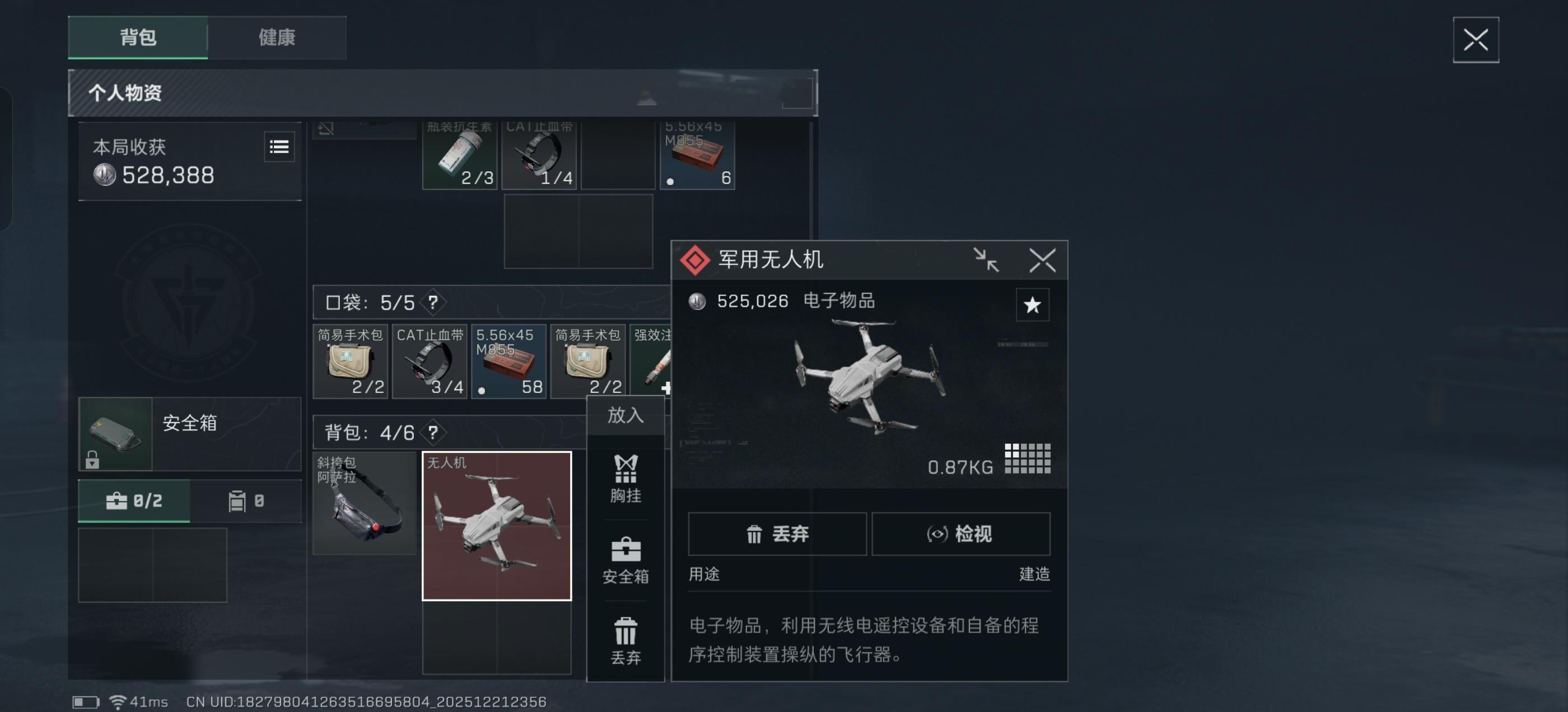
Task: Select CAT止血带 in the pocket
Action: pos(430,362)
